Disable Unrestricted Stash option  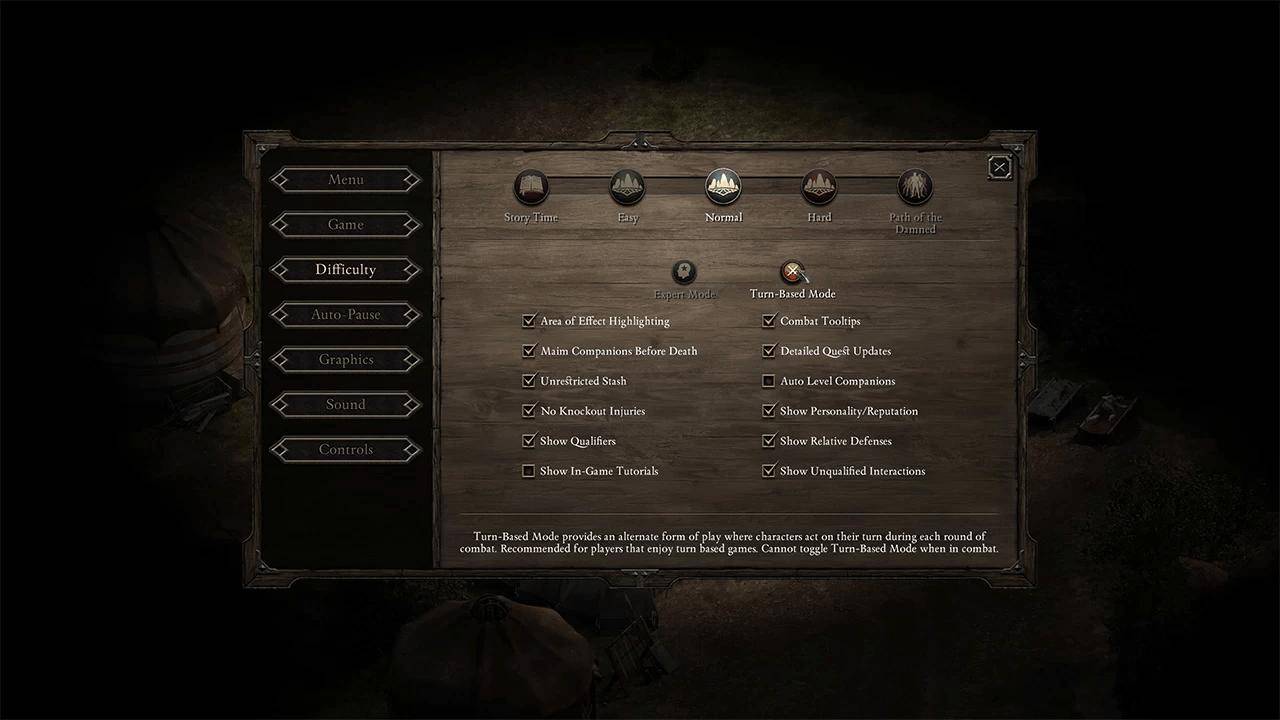[529, 381]
